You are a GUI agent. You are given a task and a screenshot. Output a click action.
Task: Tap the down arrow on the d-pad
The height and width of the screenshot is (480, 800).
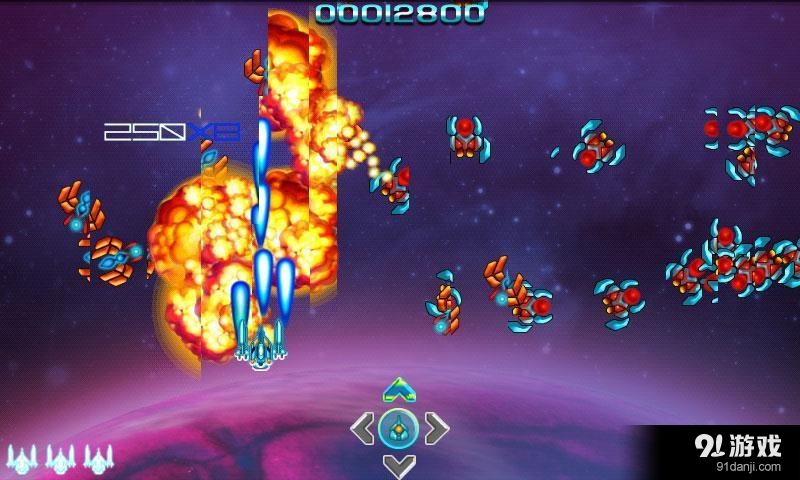[399, 465]
